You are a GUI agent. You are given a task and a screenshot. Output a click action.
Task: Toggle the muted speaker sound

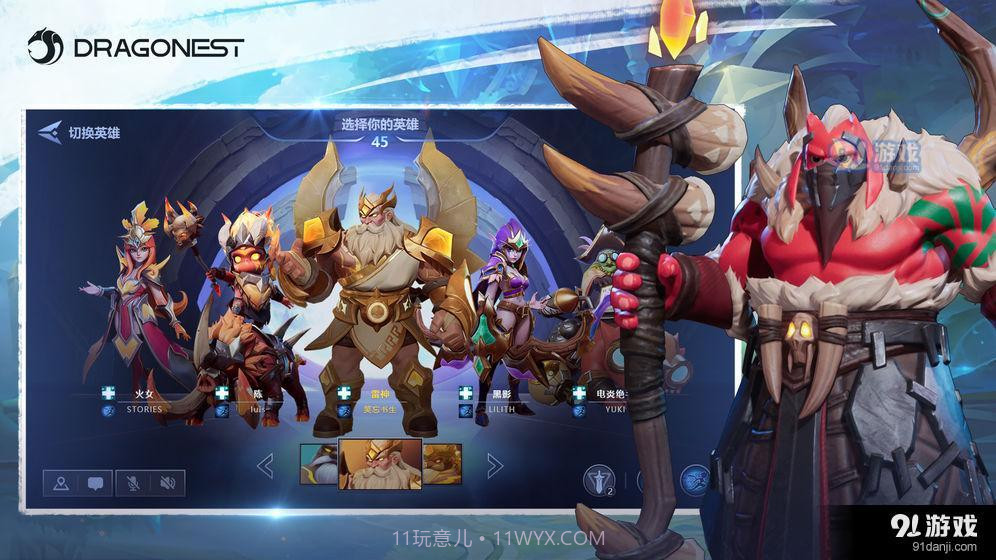click(167, 484)
